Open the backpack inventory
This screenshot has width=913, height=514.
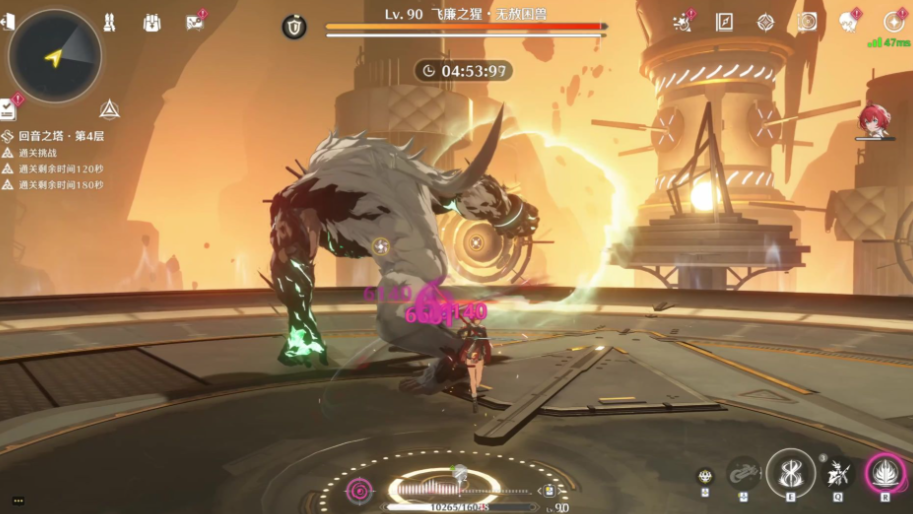pyautogui.click(x=152, y=21)
